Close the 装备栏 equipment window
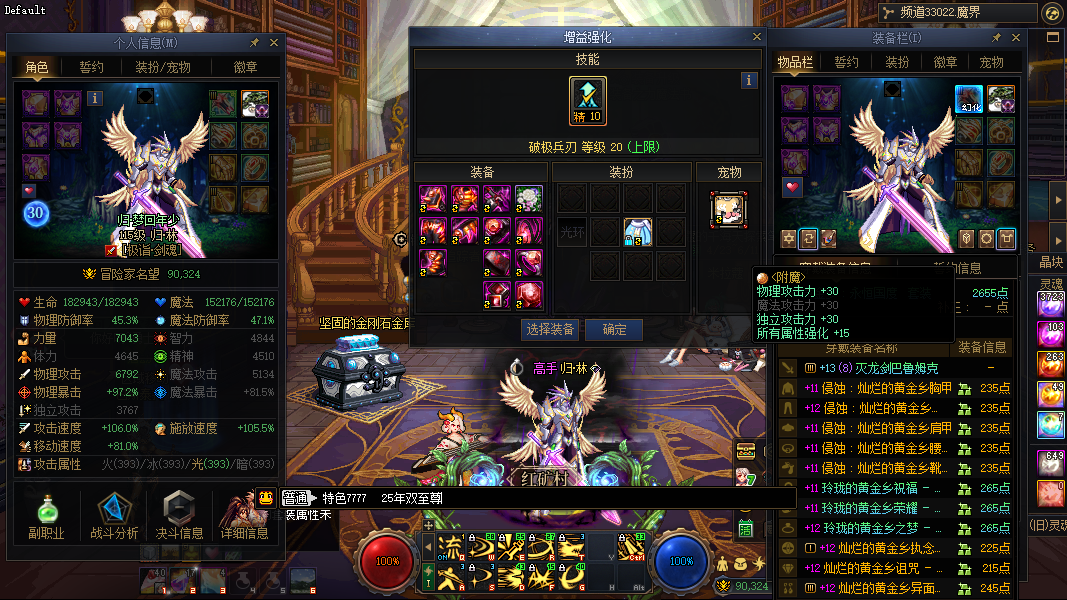The width and height of the screenshot is (1067, 600). click(x=1016, y=38)
